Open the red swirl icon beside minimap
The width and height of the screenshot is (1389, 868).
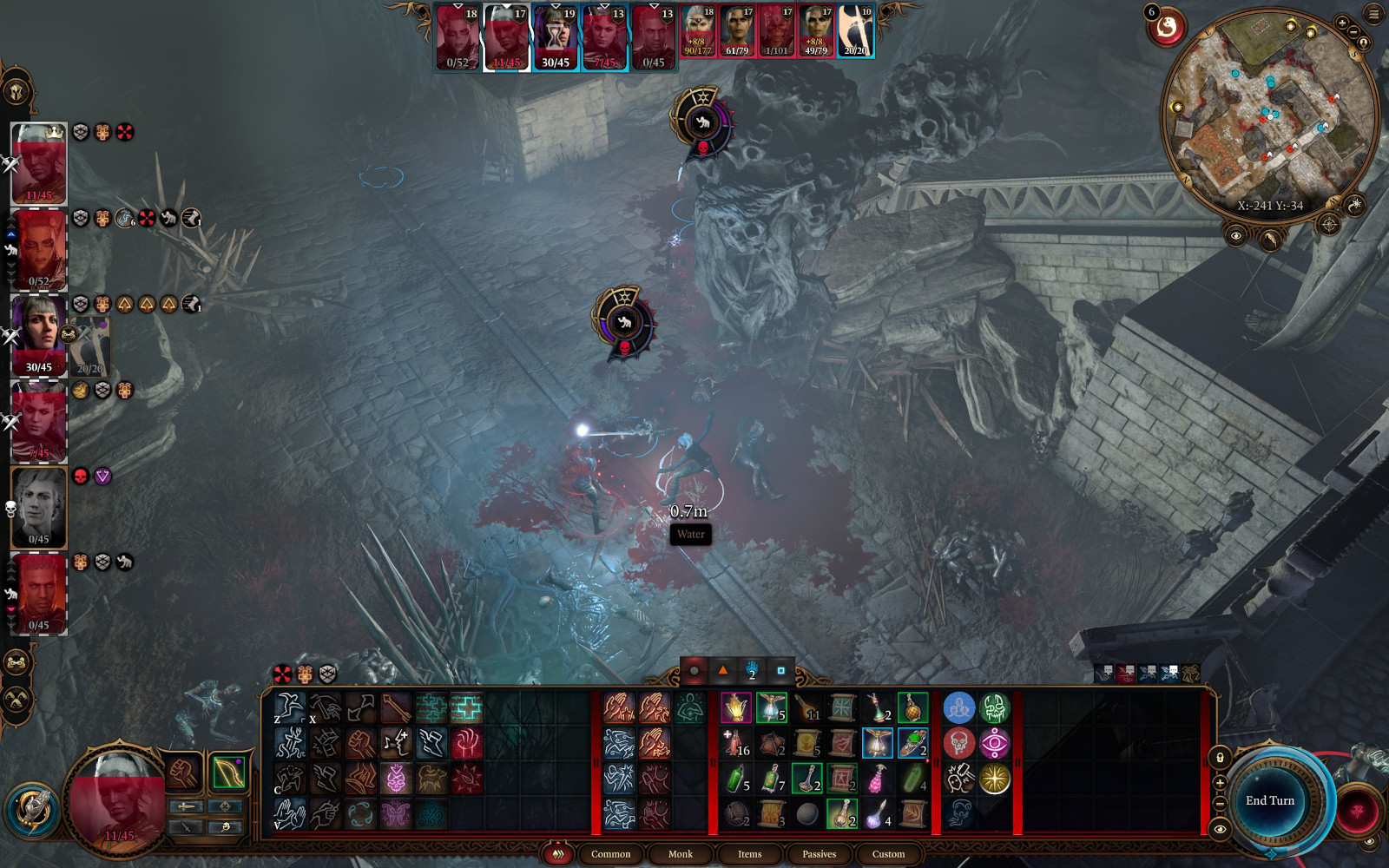(1167, 29)
